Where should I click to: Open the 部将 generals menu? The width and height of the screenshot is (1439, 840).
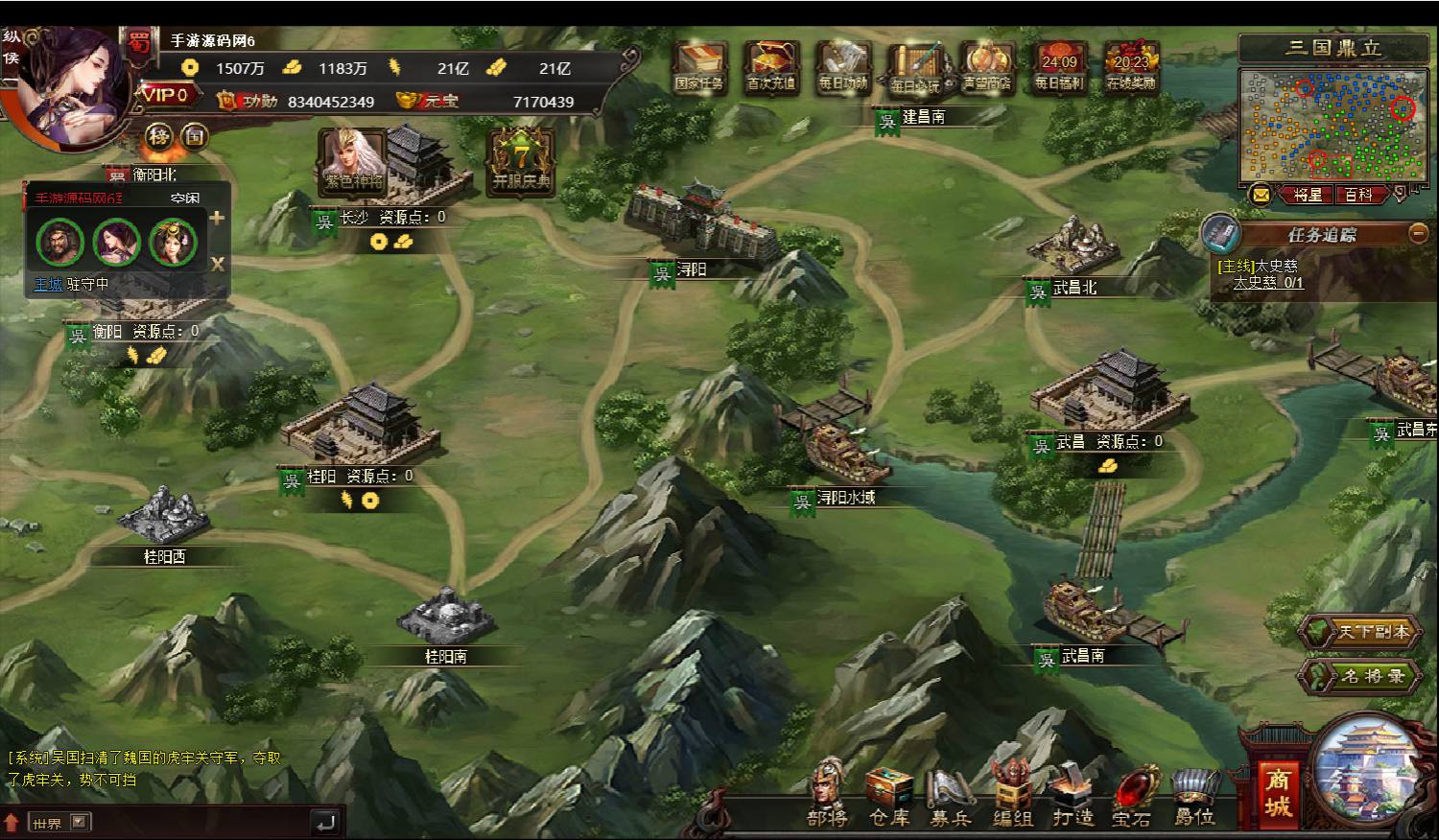[x=827, y=796]
